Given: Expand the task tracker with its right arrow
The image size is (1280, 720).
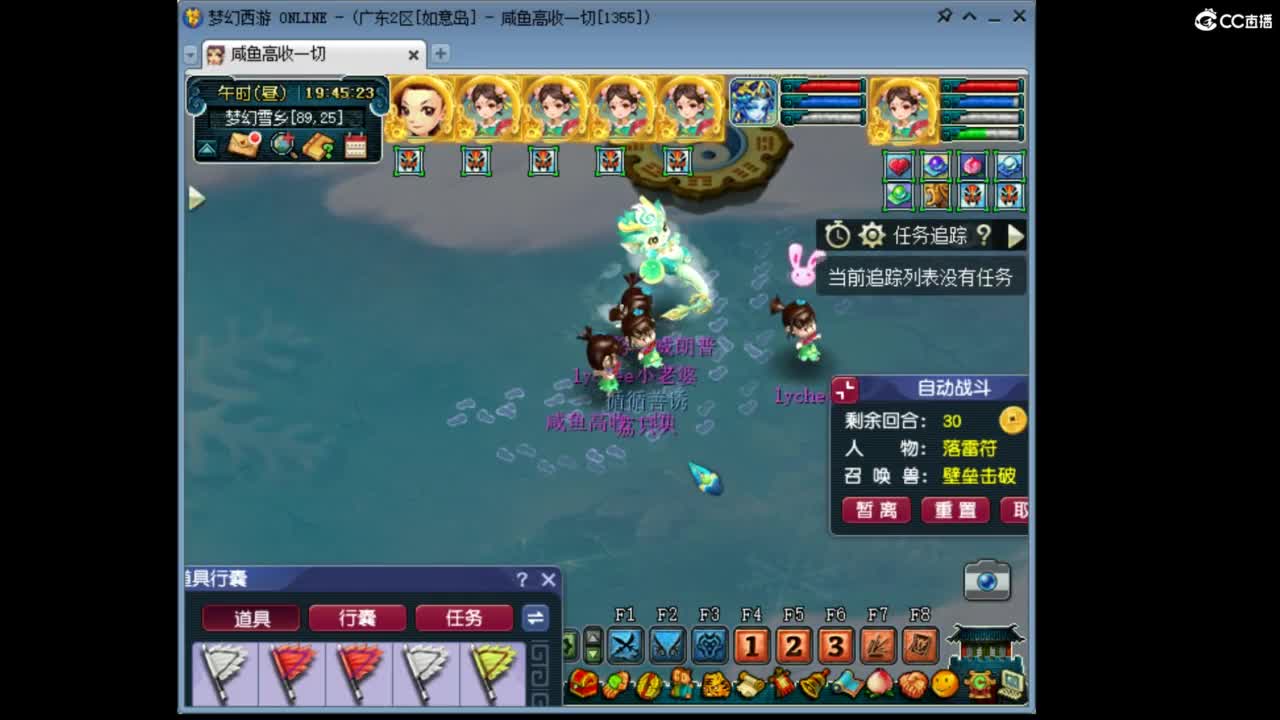Looking at the screenshot, I should 1016,237.
